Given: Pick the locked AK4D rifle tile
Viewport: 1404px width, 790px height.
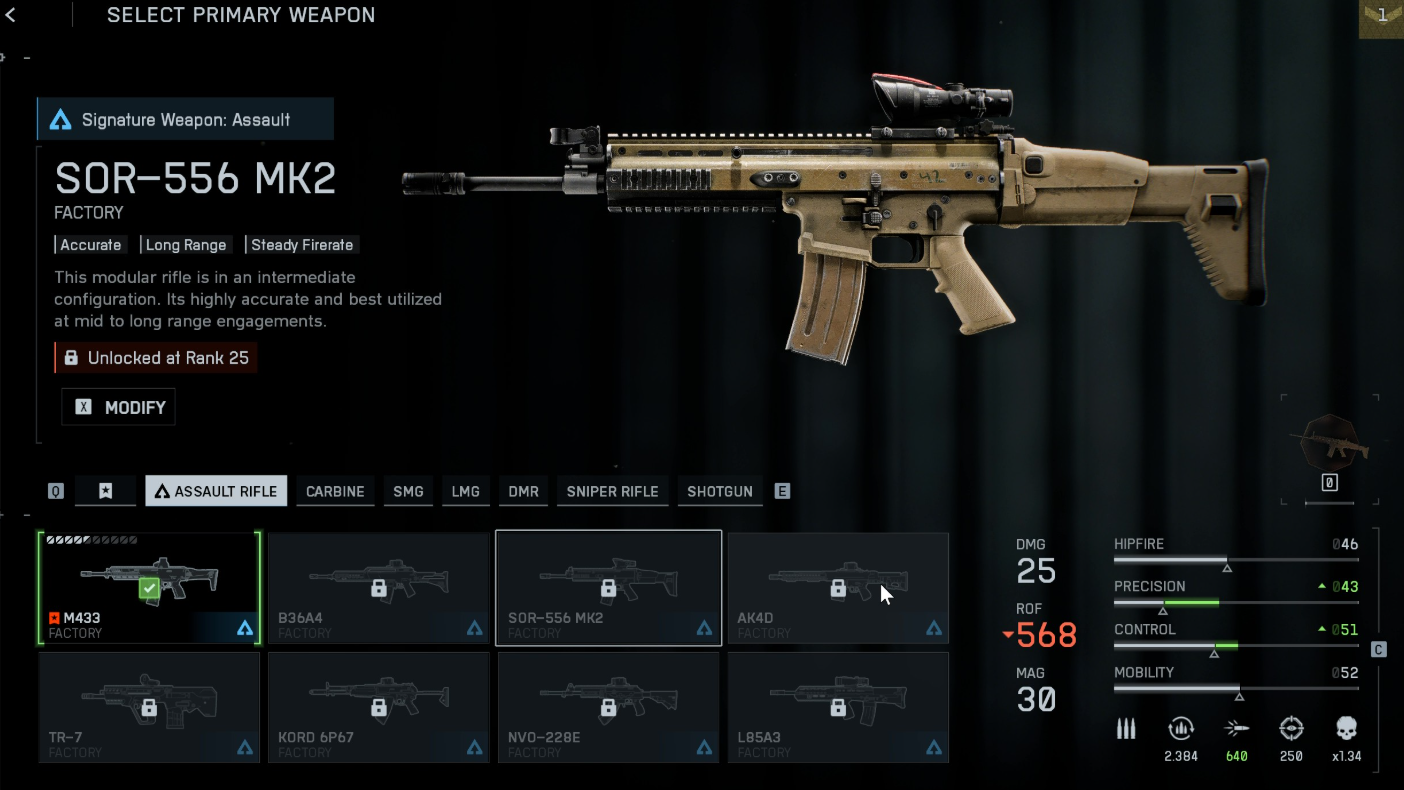Looking at the screenshot, I should [838, 588].
